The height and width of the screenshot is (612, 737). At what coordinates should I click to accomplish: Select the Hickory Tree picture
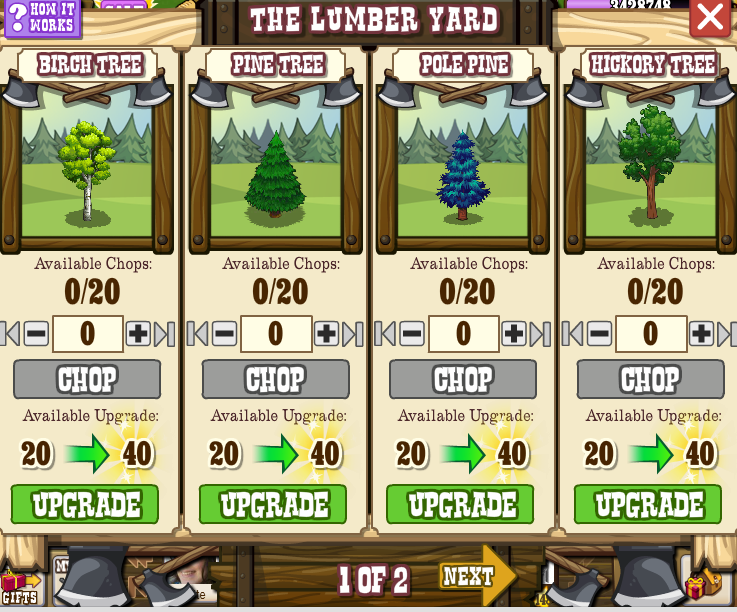click(x=650, y=165)
